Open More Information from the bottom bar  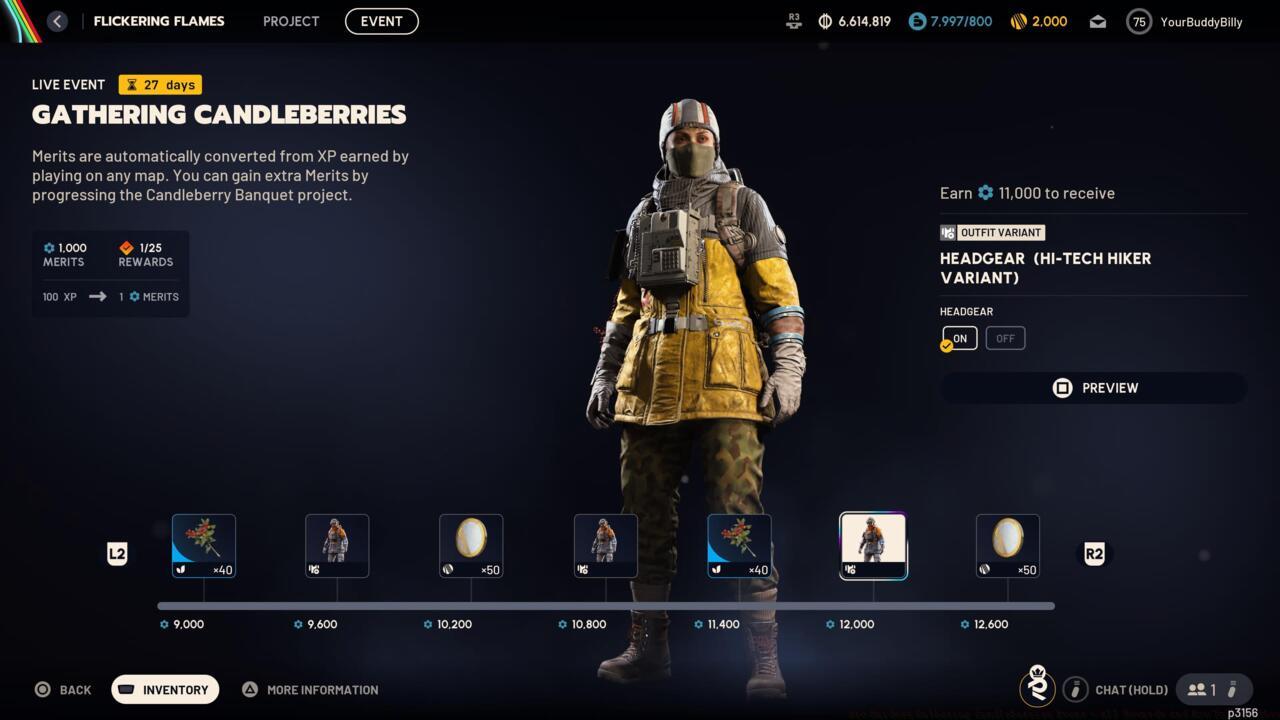310,689
